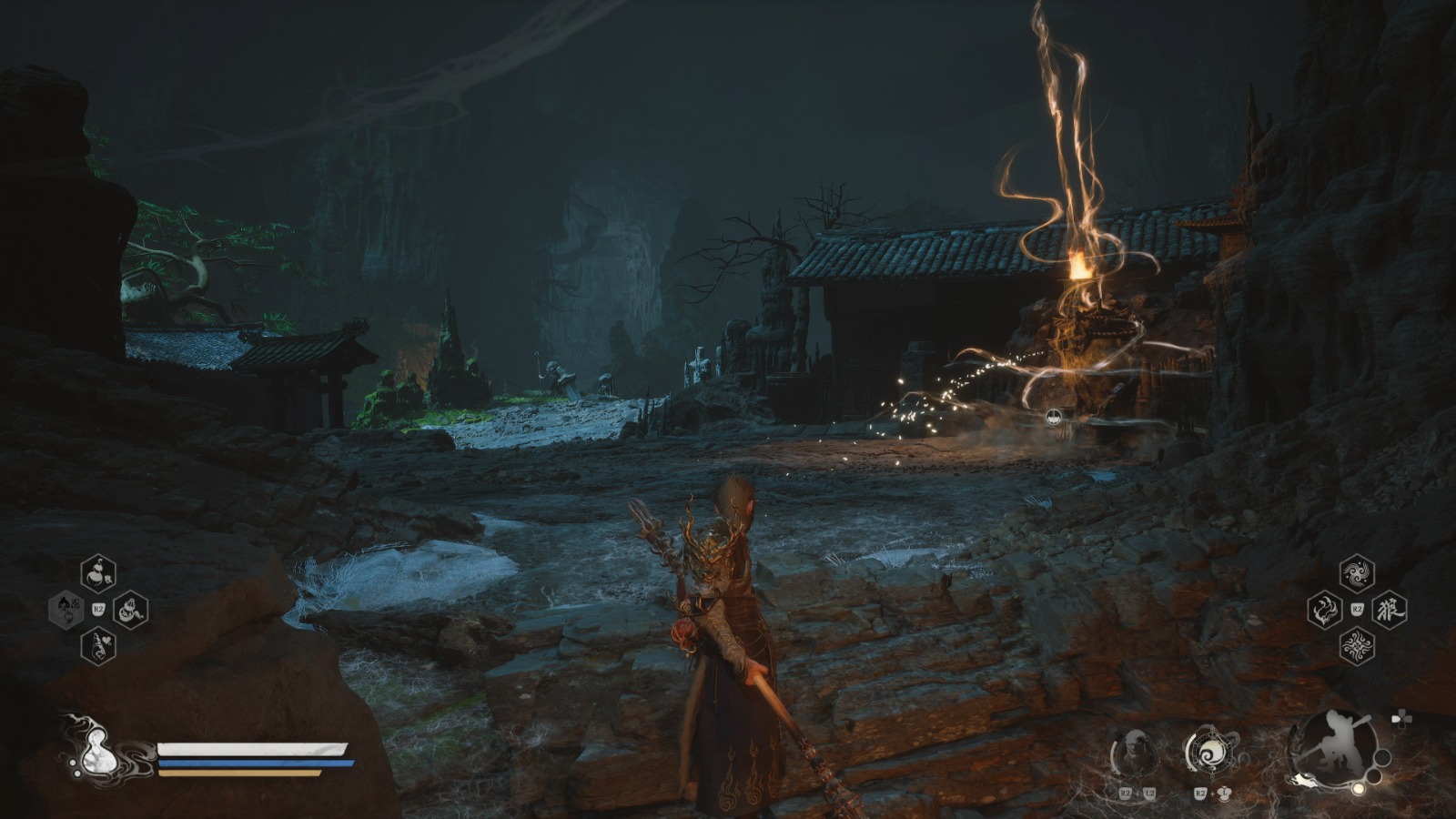This screenshot has width=1456, height=819.
Task: Toggle the R2 prompt at the left wheel center
Action: (x=97, y=609)
